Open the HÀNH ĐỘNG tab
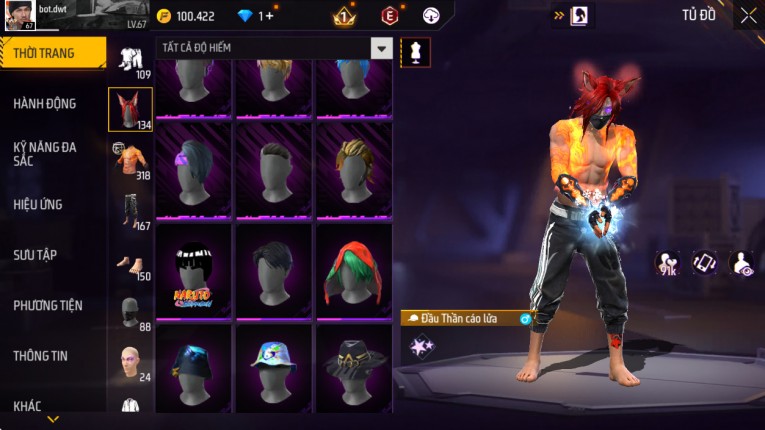 45,103
